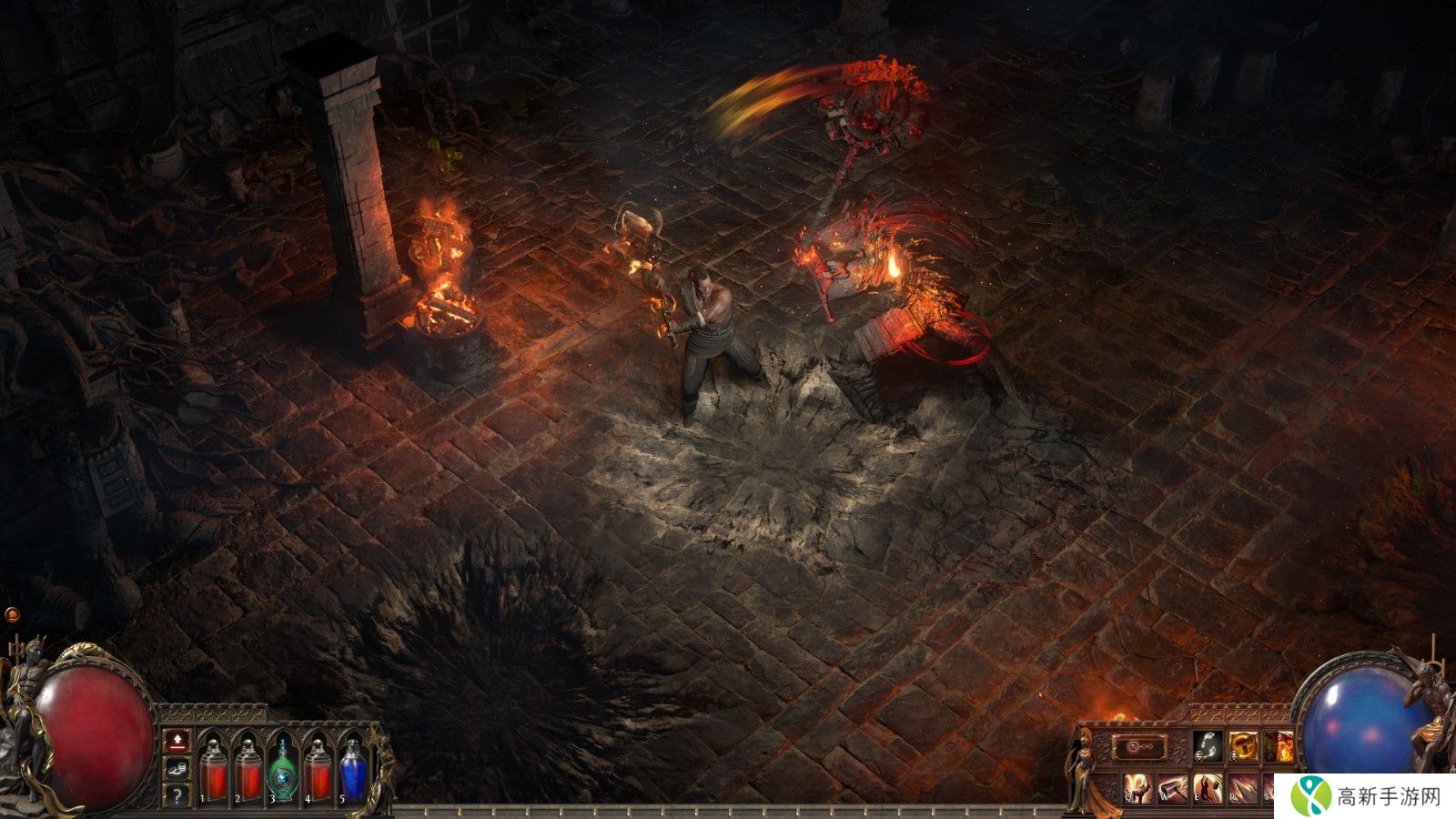Drink the green jeweled flask in slot 3

pyautogui.click(x=284, y=773)
